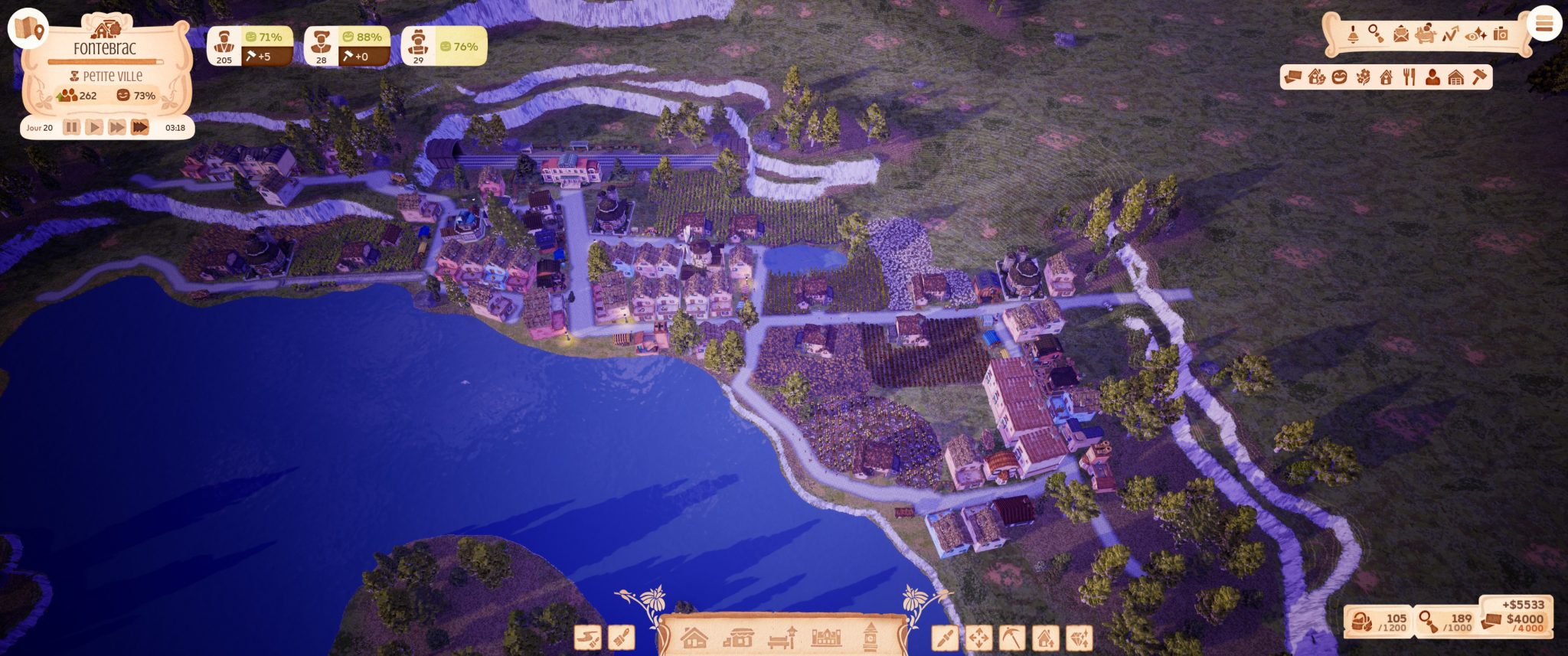Screen dimensions: 1568x656
Task: Open the notifications bell
Action: point(1353,34)
